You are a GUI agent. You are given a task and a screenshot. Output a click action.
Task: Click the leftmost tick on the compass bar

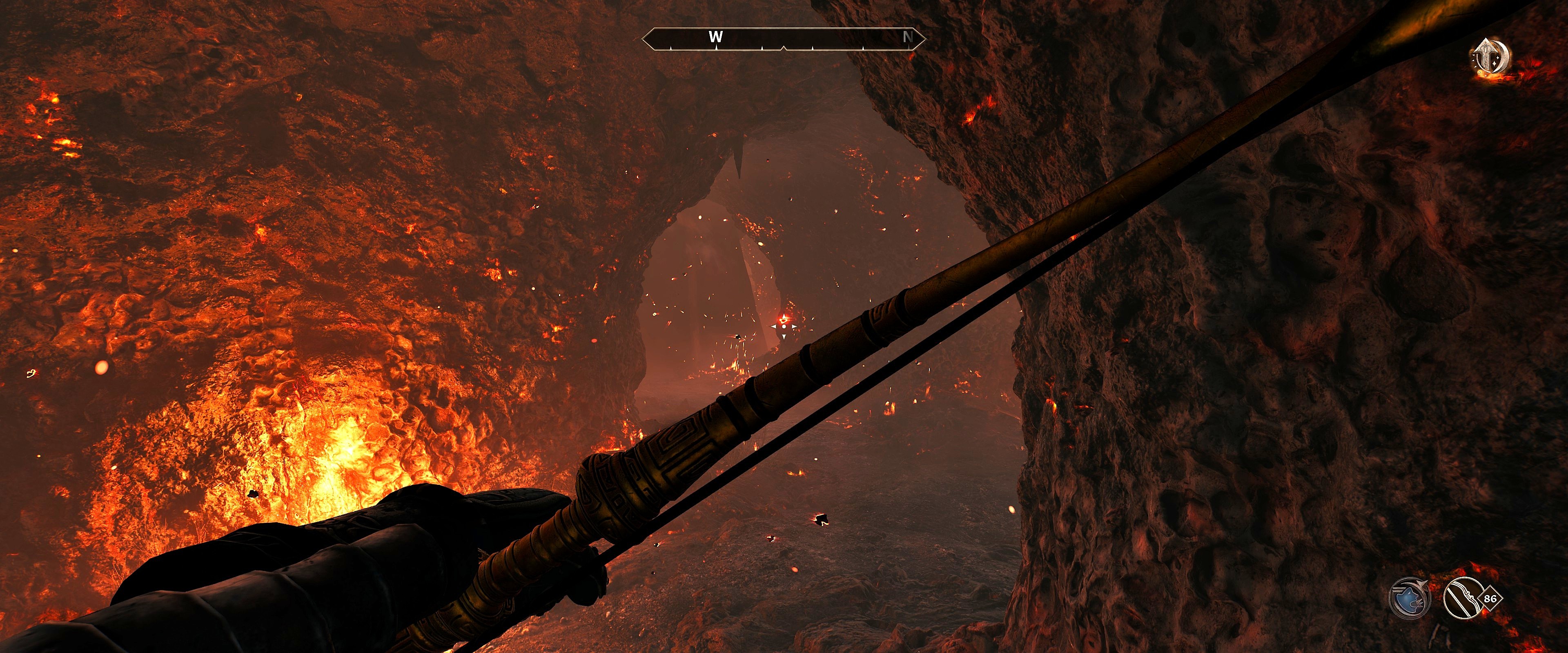671,48
